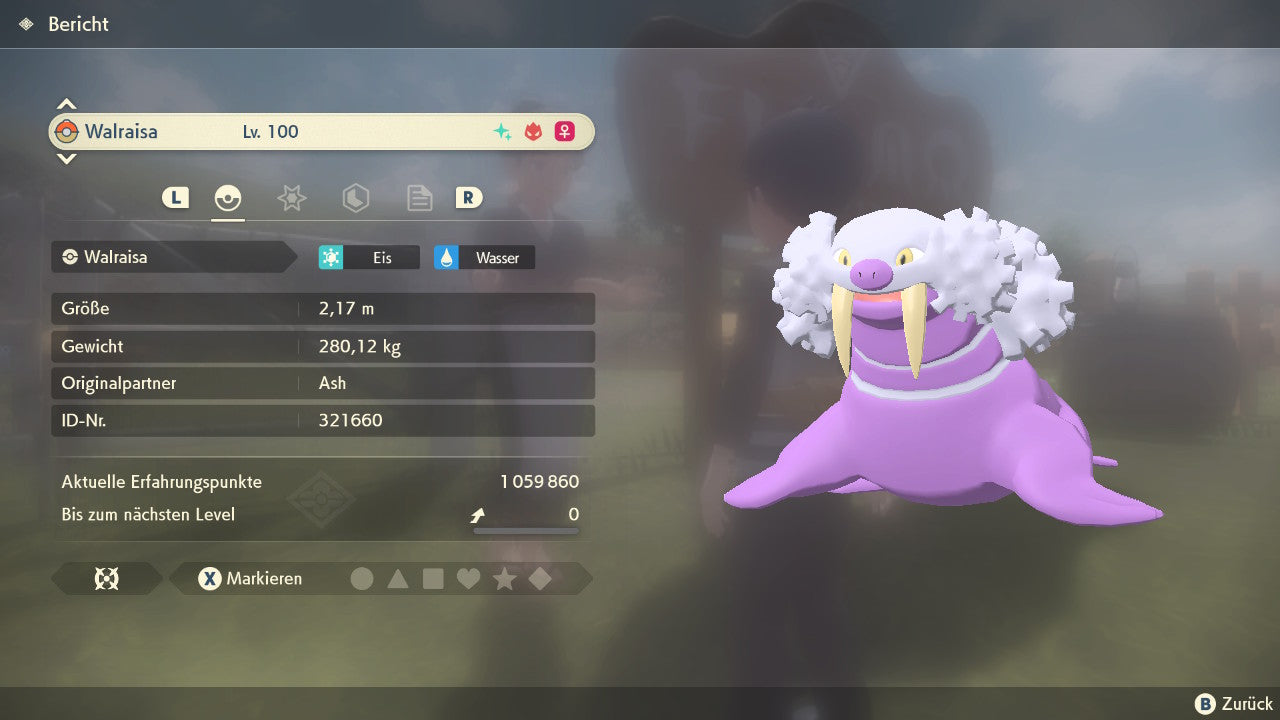Switch to the star-shaped stats tab
Screen dimensions: 1280x720
(x=291, y=198)
